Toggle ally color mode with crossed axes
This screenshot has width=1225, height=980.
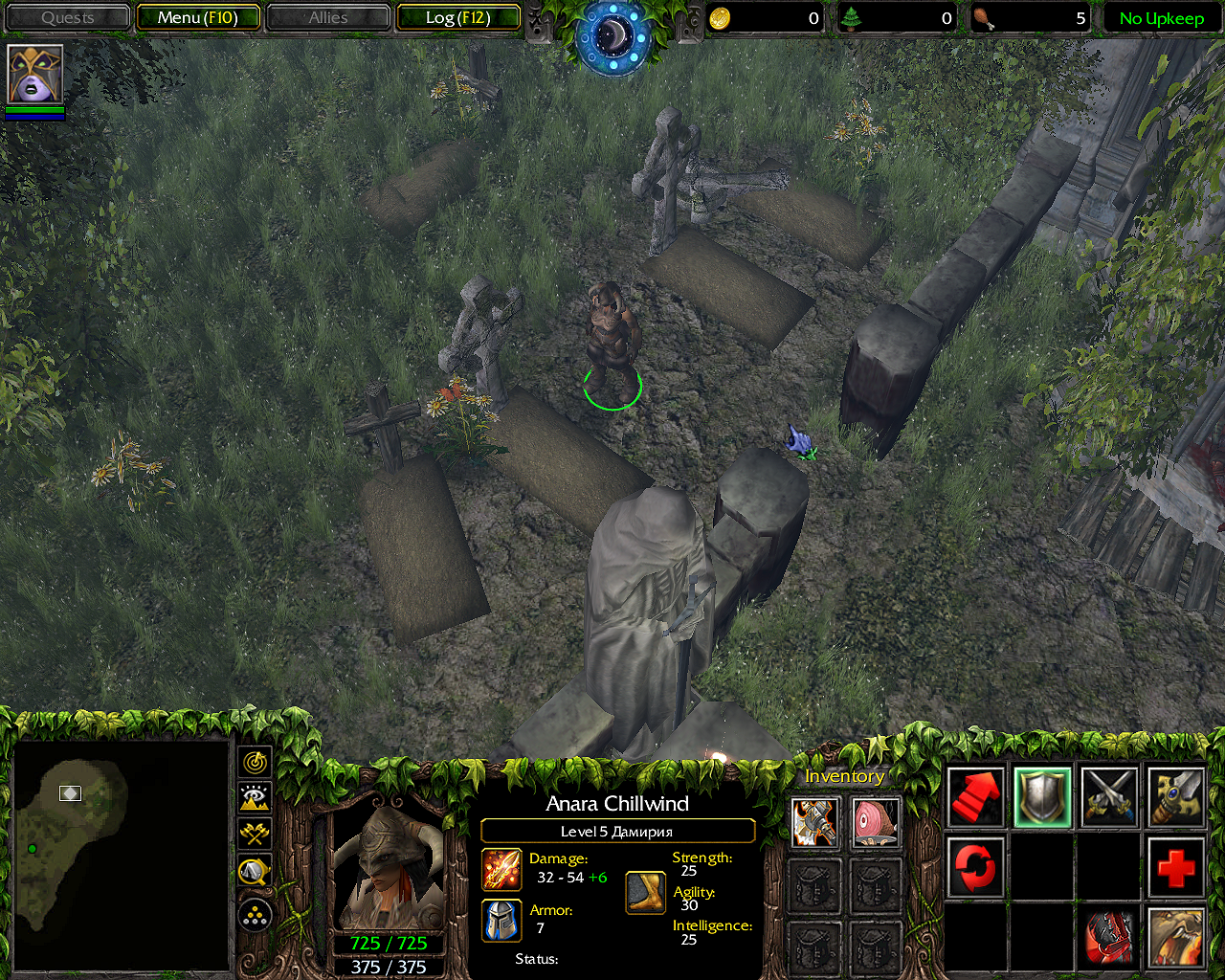[255, 833]
